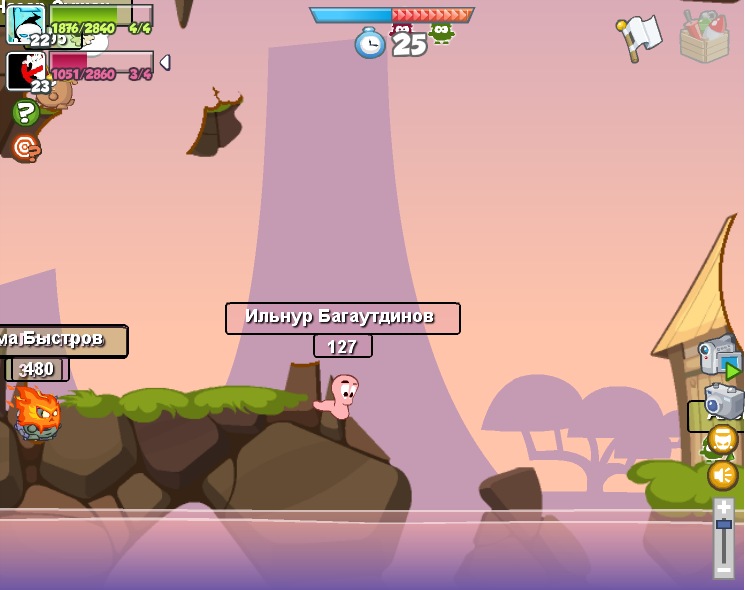
Task: Open the weapons crate inventory
Action: click(x=704, y=37)
